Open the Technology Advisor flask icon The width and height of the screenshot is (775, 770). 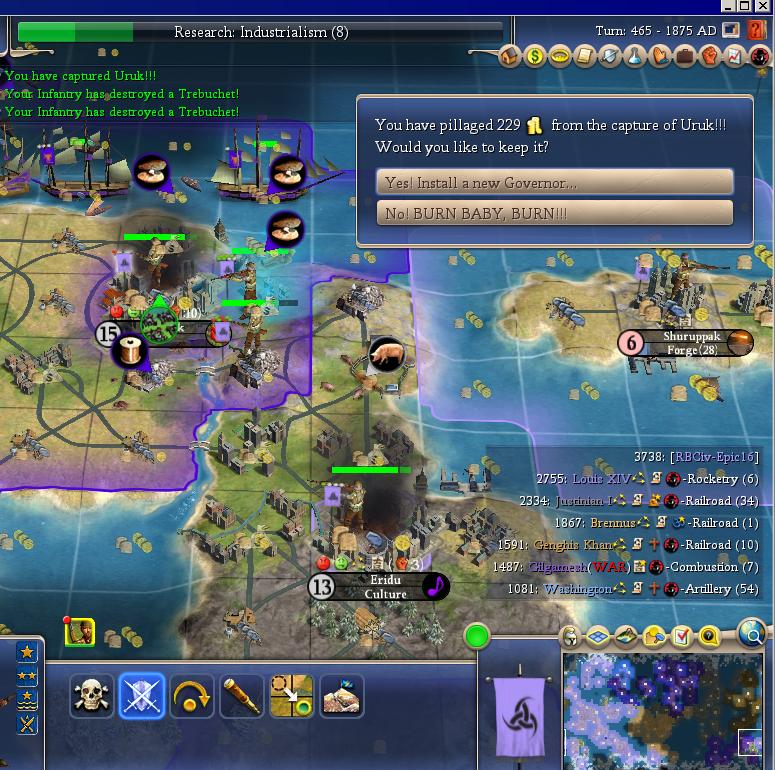(x=635, y=57)
